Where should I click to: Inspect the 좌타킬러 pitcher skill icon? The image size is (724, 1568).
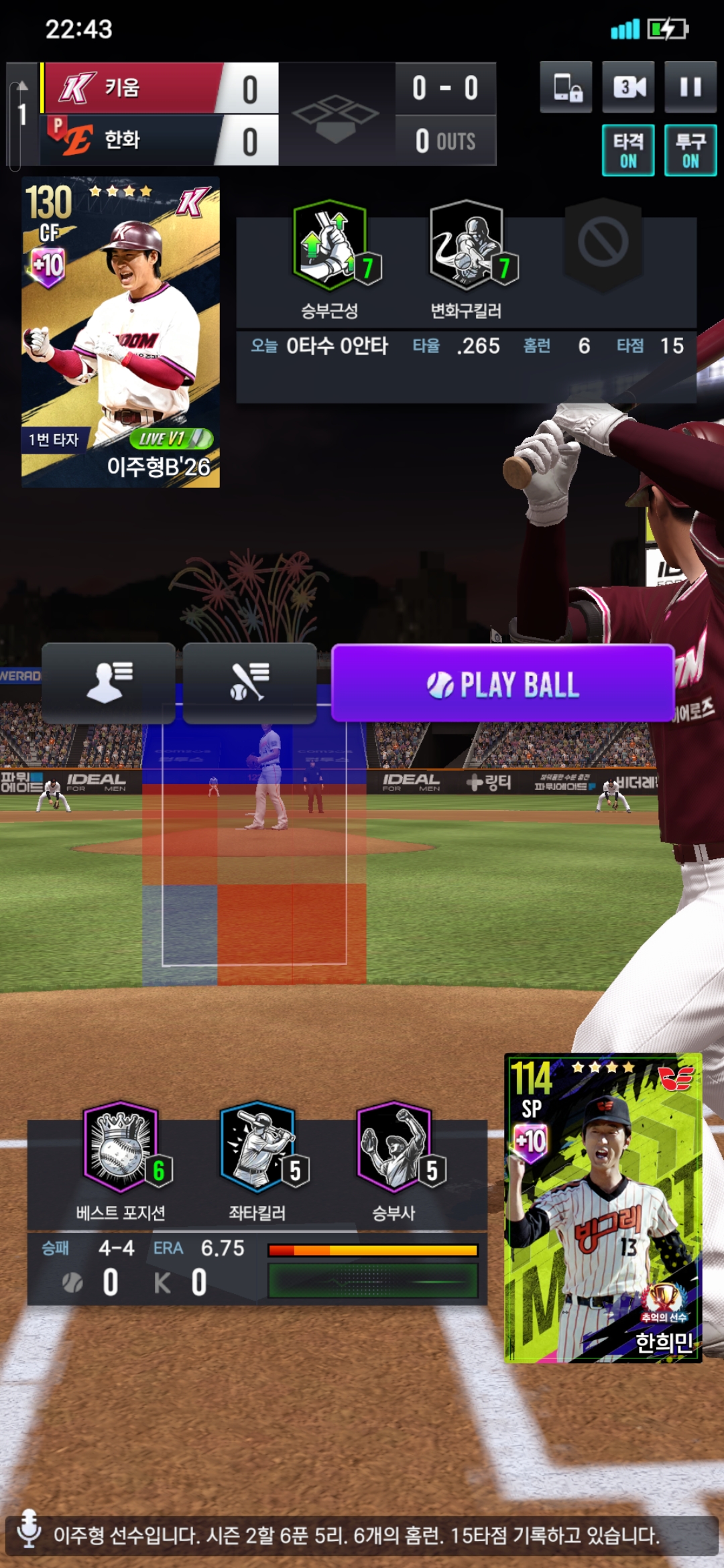click(x=258, y=1147)
